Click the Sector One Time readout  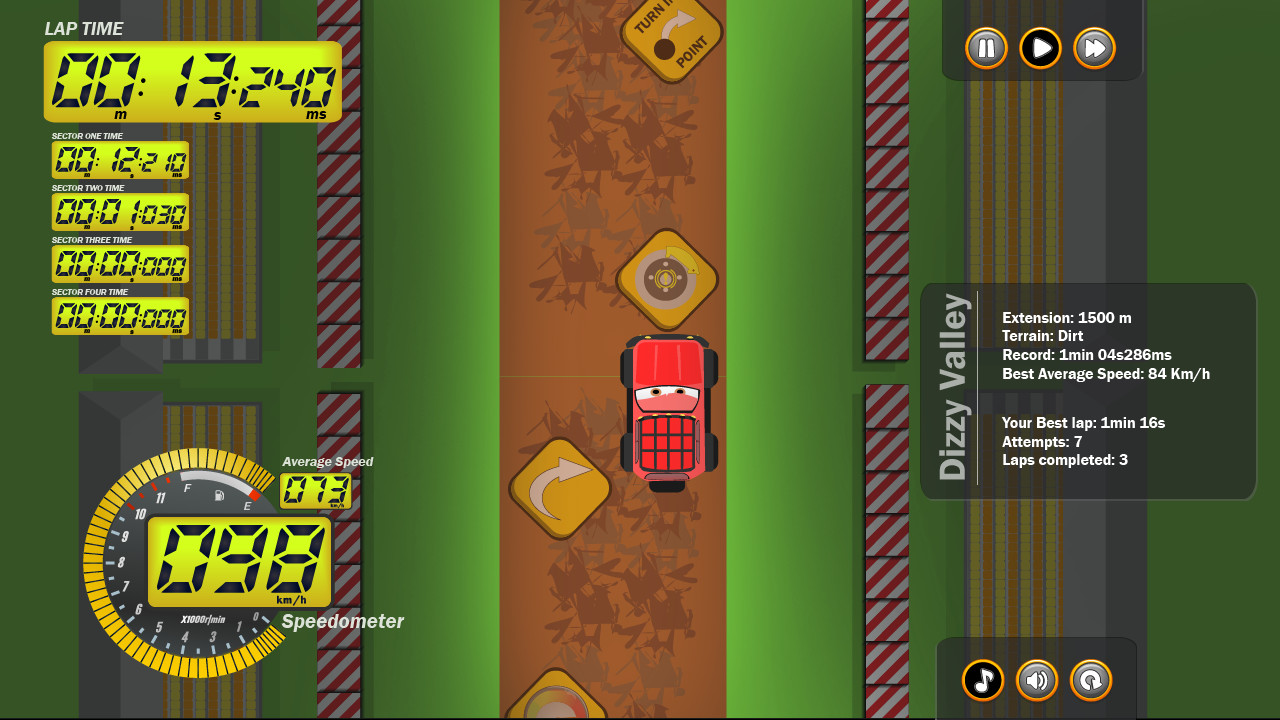pyautogui.click(x=120, y=160)
